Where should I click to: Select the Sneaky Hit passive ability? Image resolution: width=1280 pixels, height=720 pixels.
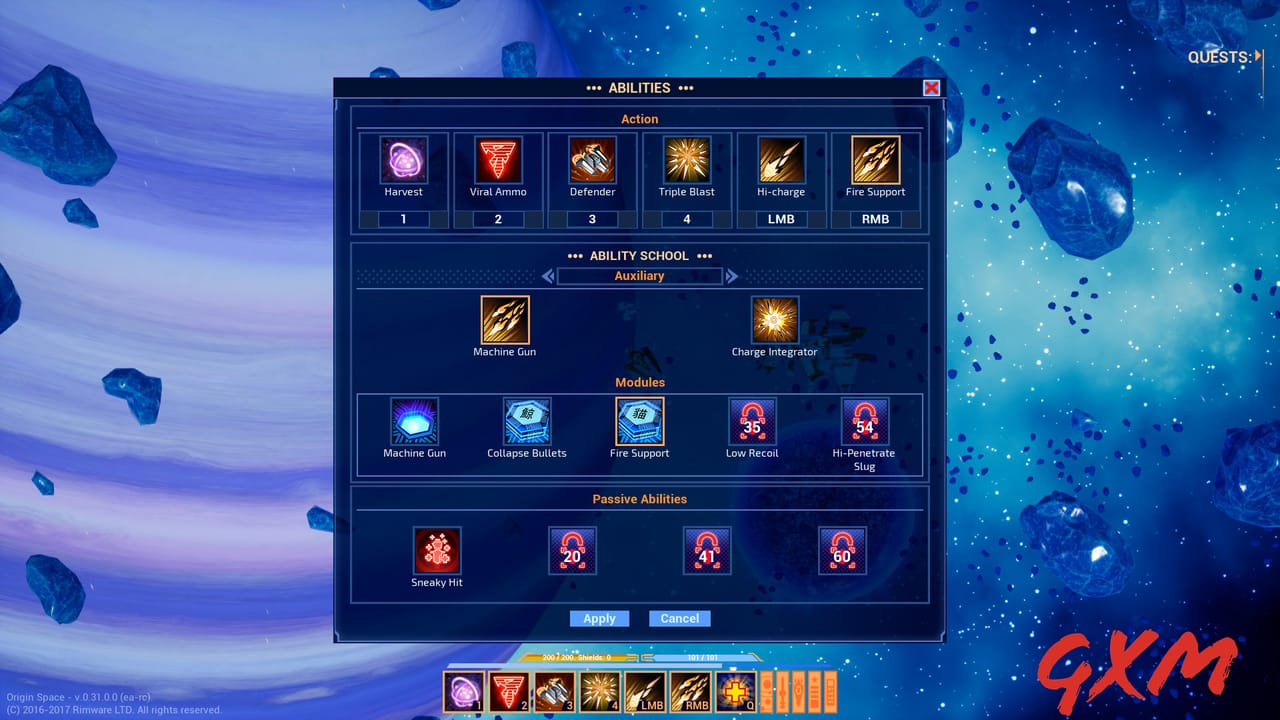tap(437, 549)
